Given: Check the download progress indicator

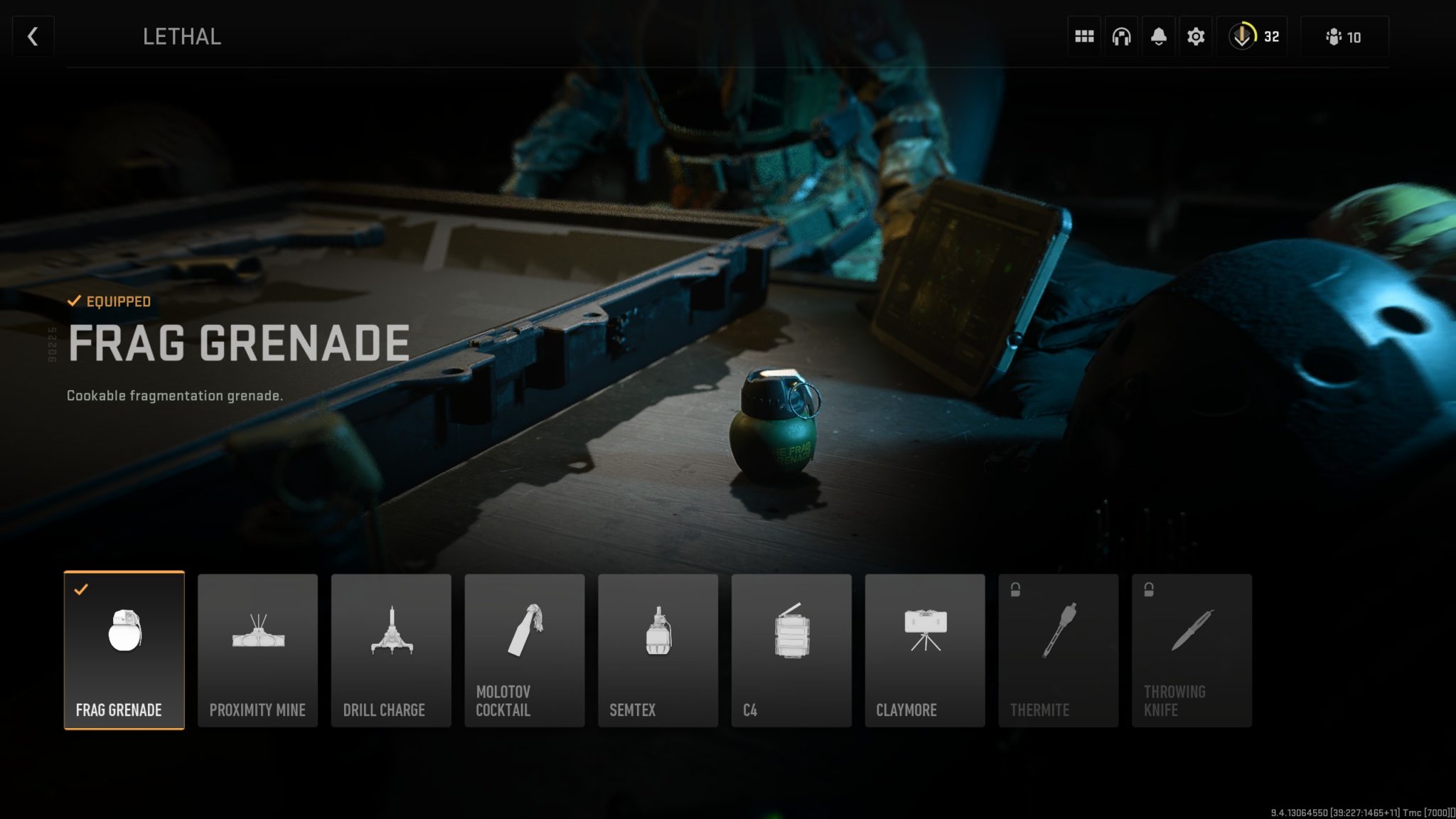Looking at the screenshot, I should pos(1253,36).
